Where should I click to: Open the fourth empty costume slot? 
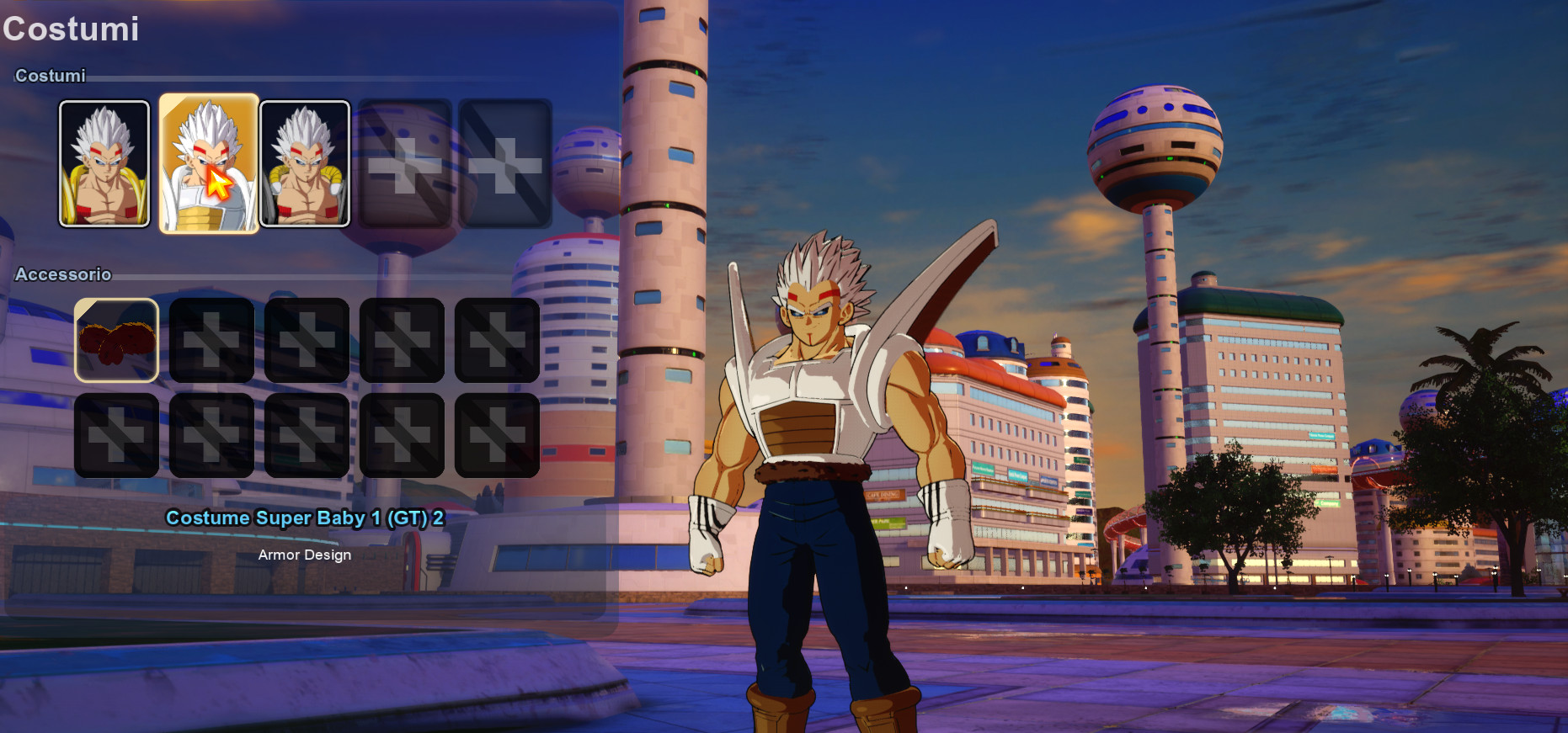coord(406,164)
